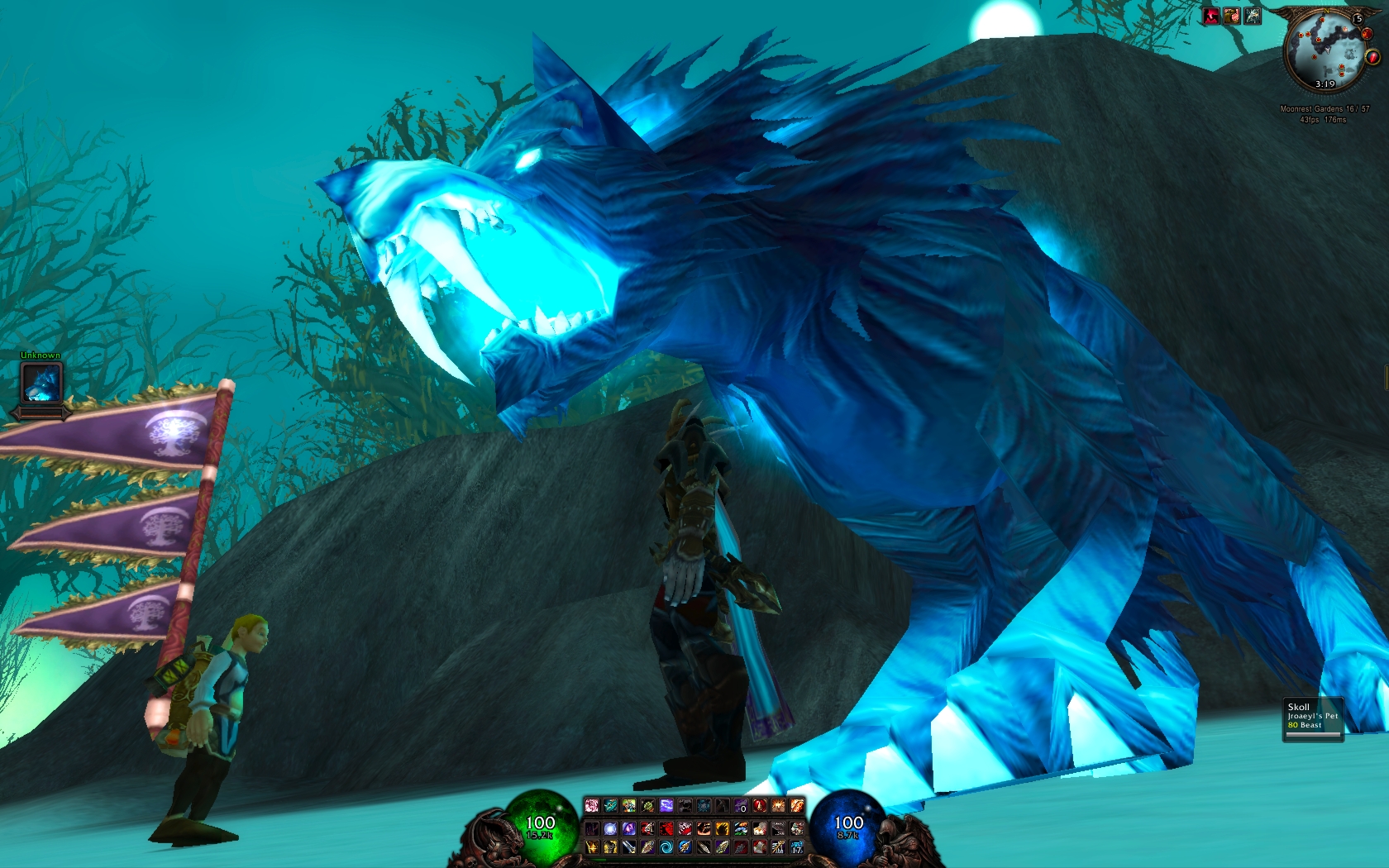Image resolution: width=1389 pixels, height=868 pixels.
Task: Click the red crystal button beside the minimap
Action: 1372,57
